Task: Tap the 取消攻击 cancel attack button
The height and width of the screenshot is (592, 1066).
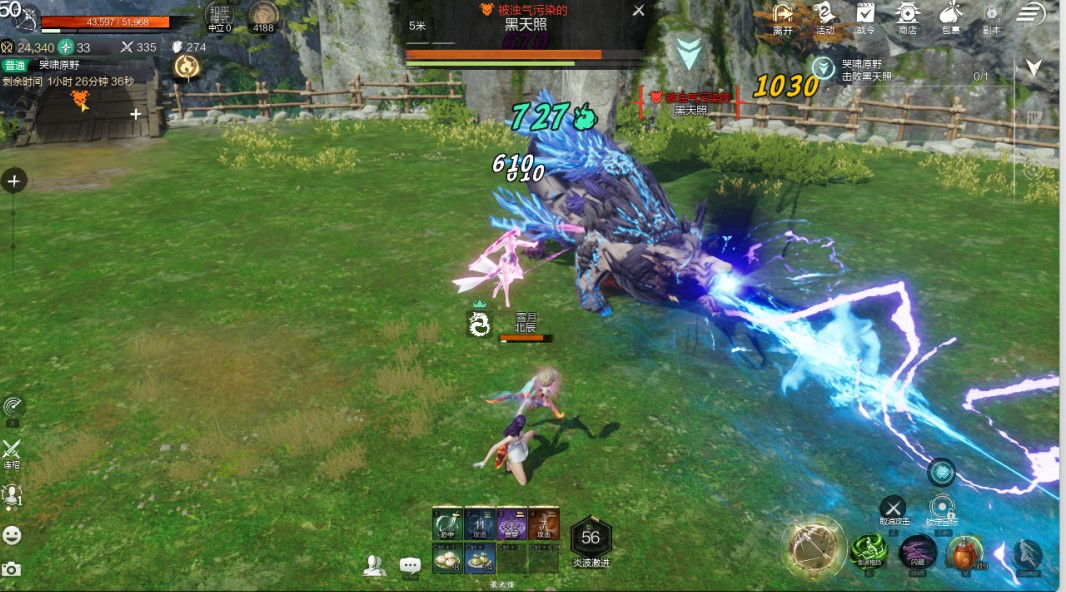Action: point(892,509)
